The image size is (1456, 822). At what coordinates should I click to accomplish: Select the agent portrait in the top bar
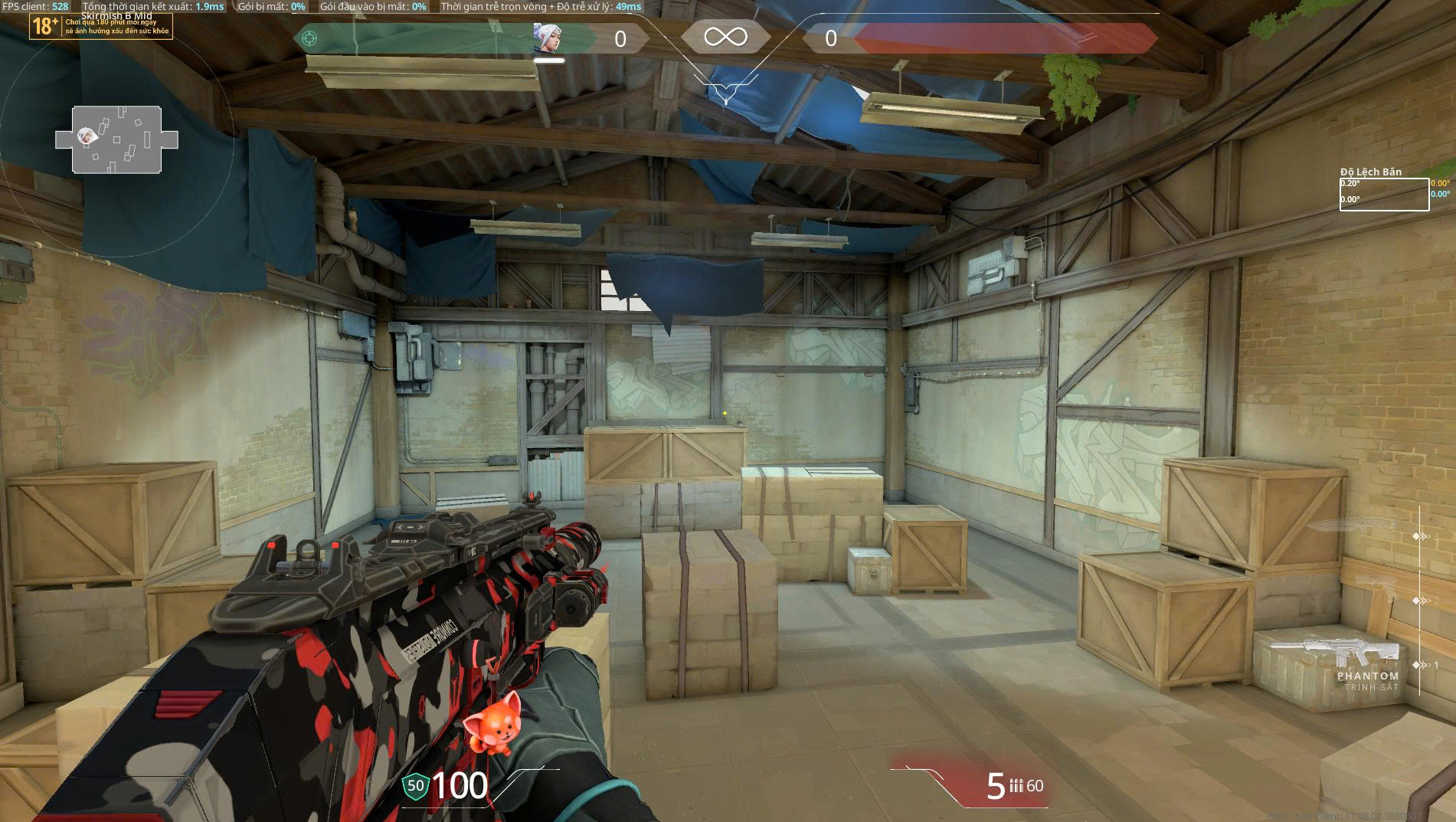click(x=548, y=38)
